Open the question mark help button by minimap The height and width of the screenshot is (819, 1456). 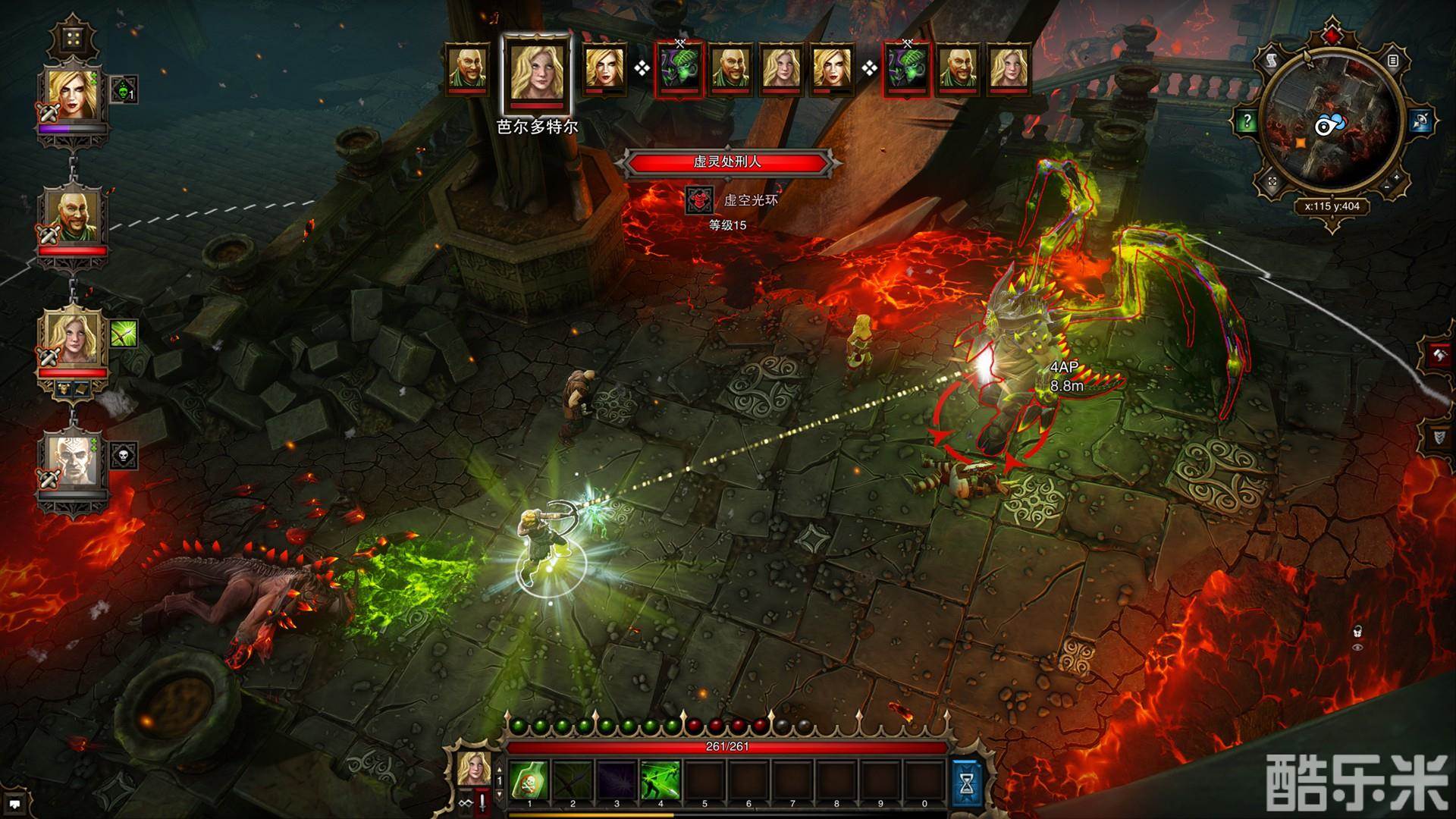click(x=1247, y=120)
